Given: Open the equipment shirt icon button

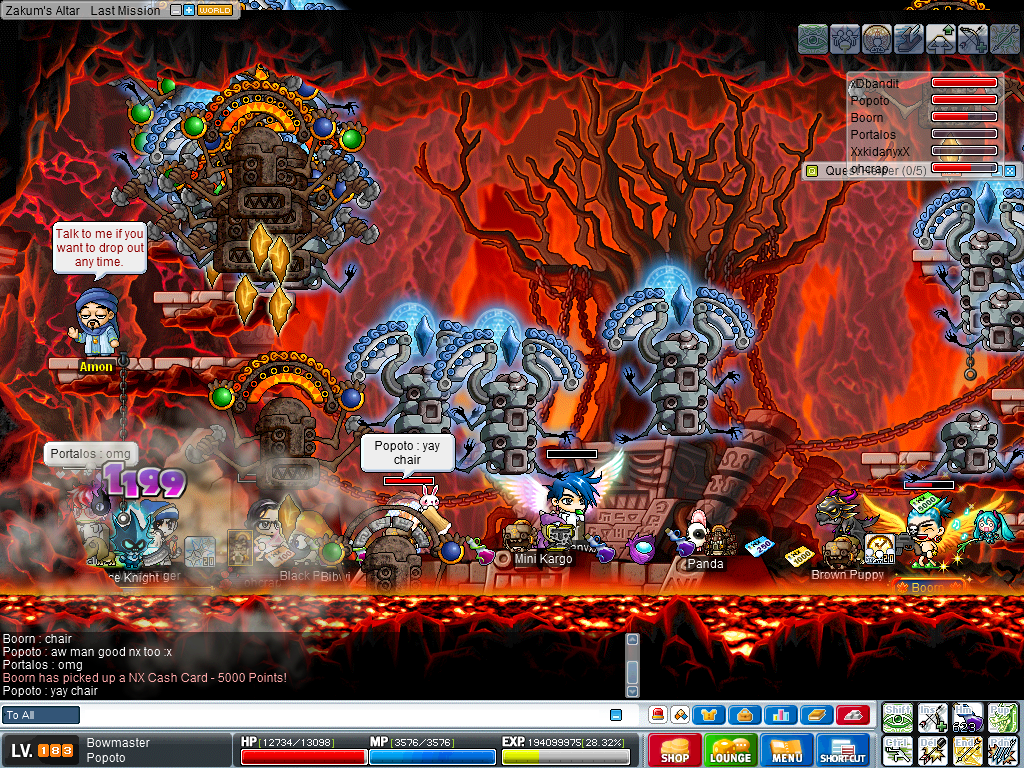Looking at the screenshot, I should tap(709, 715).
